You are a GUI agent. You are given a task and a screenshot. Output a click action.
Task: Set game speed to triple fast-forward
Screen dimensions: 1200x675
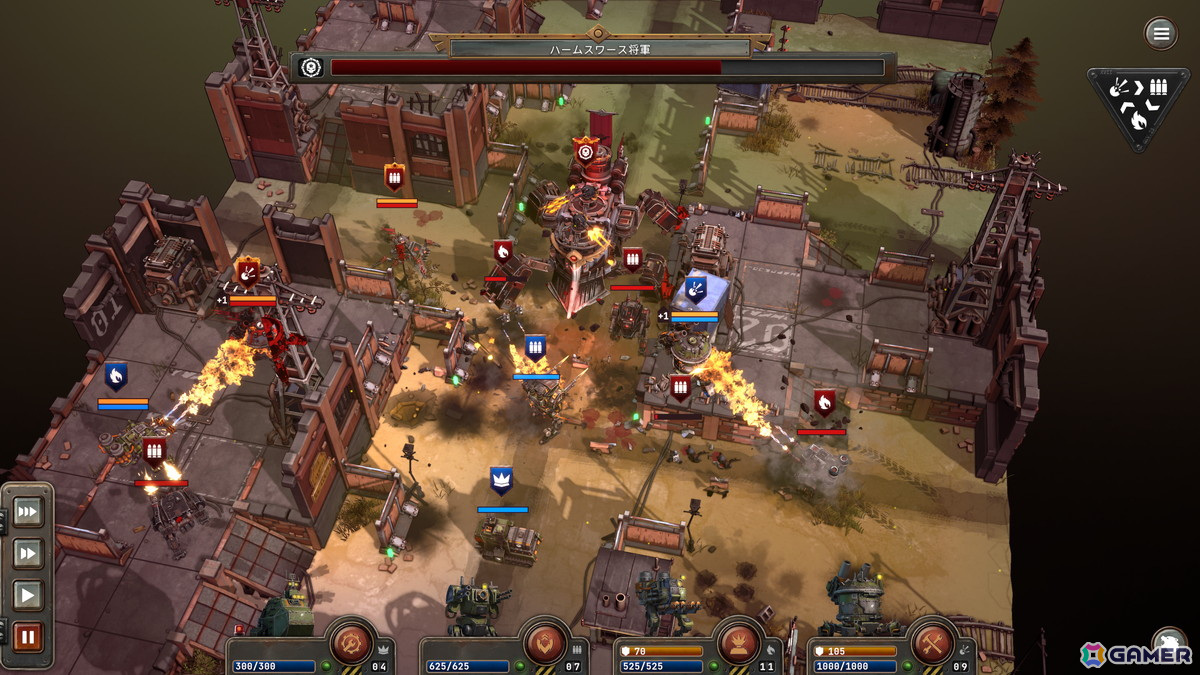point(28,512)
